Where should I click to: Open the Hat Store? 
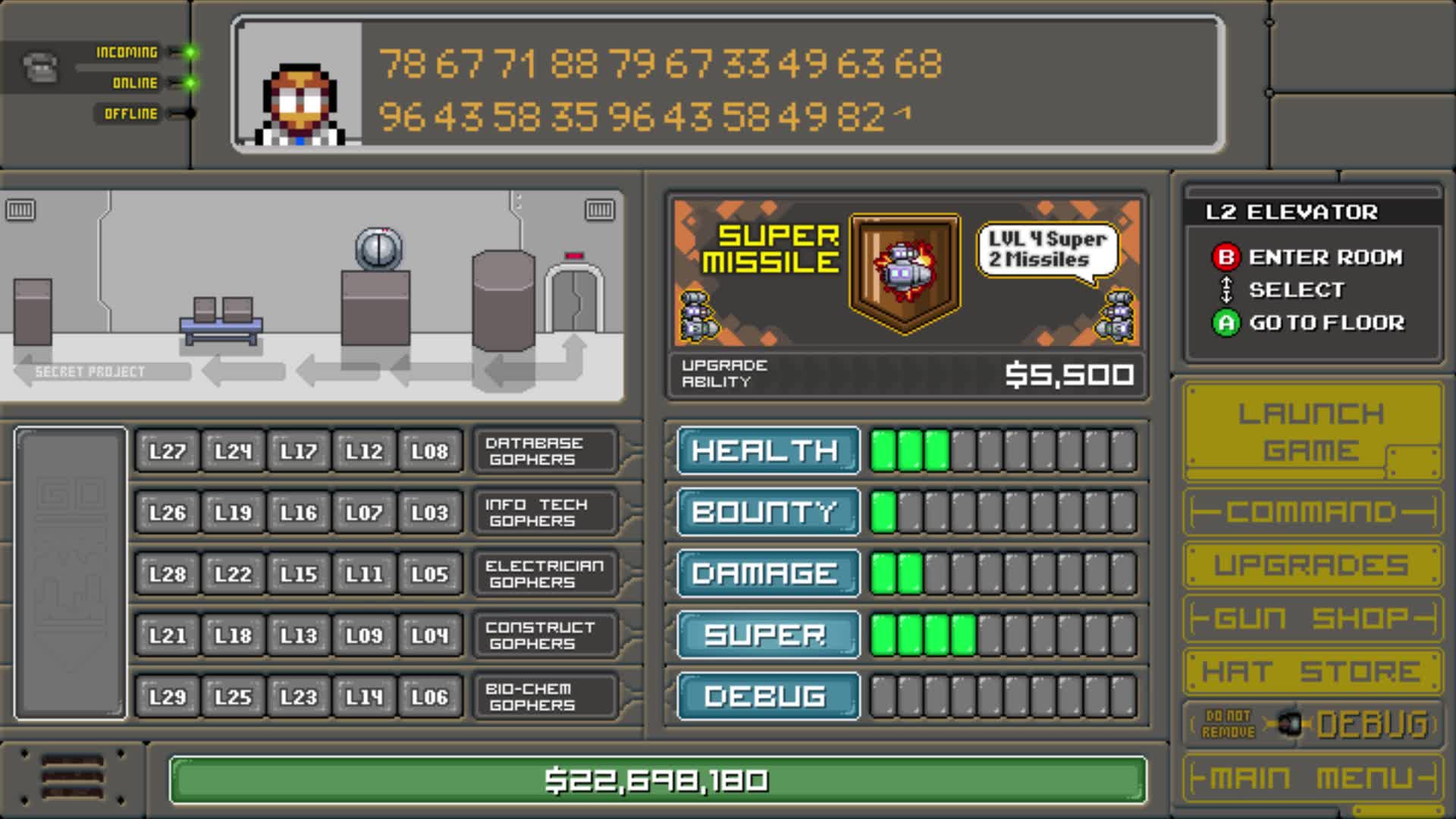1311,670
